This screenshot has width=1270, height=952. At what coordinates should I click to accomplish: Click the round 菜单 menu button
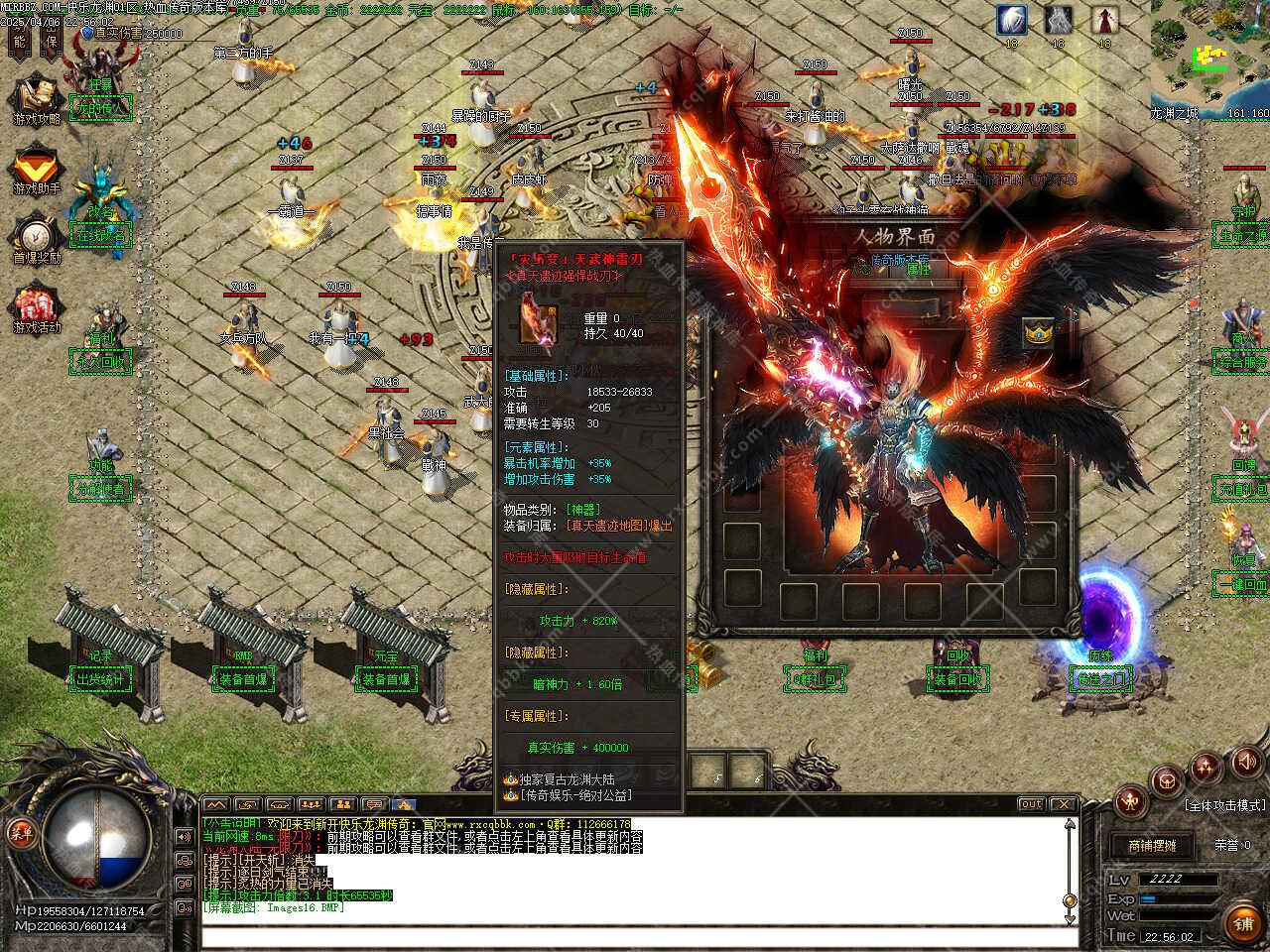coord(21,831)
